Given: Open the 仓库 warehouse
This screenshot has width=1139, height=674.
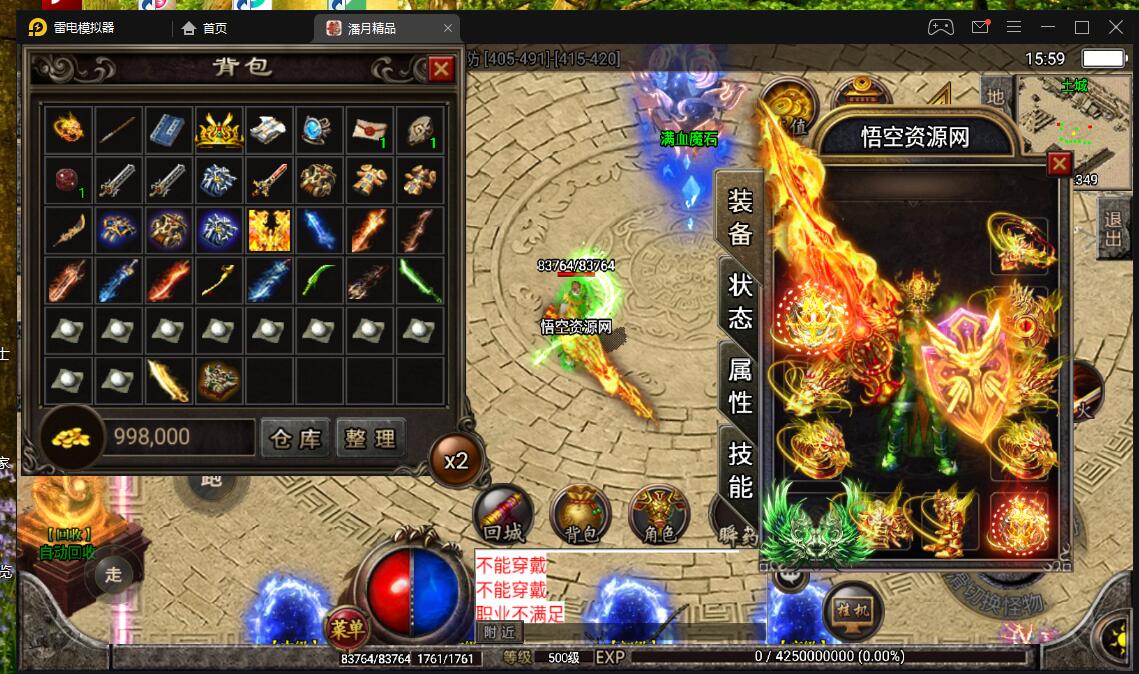Looking at the screenshot, I should pos(295,438).
